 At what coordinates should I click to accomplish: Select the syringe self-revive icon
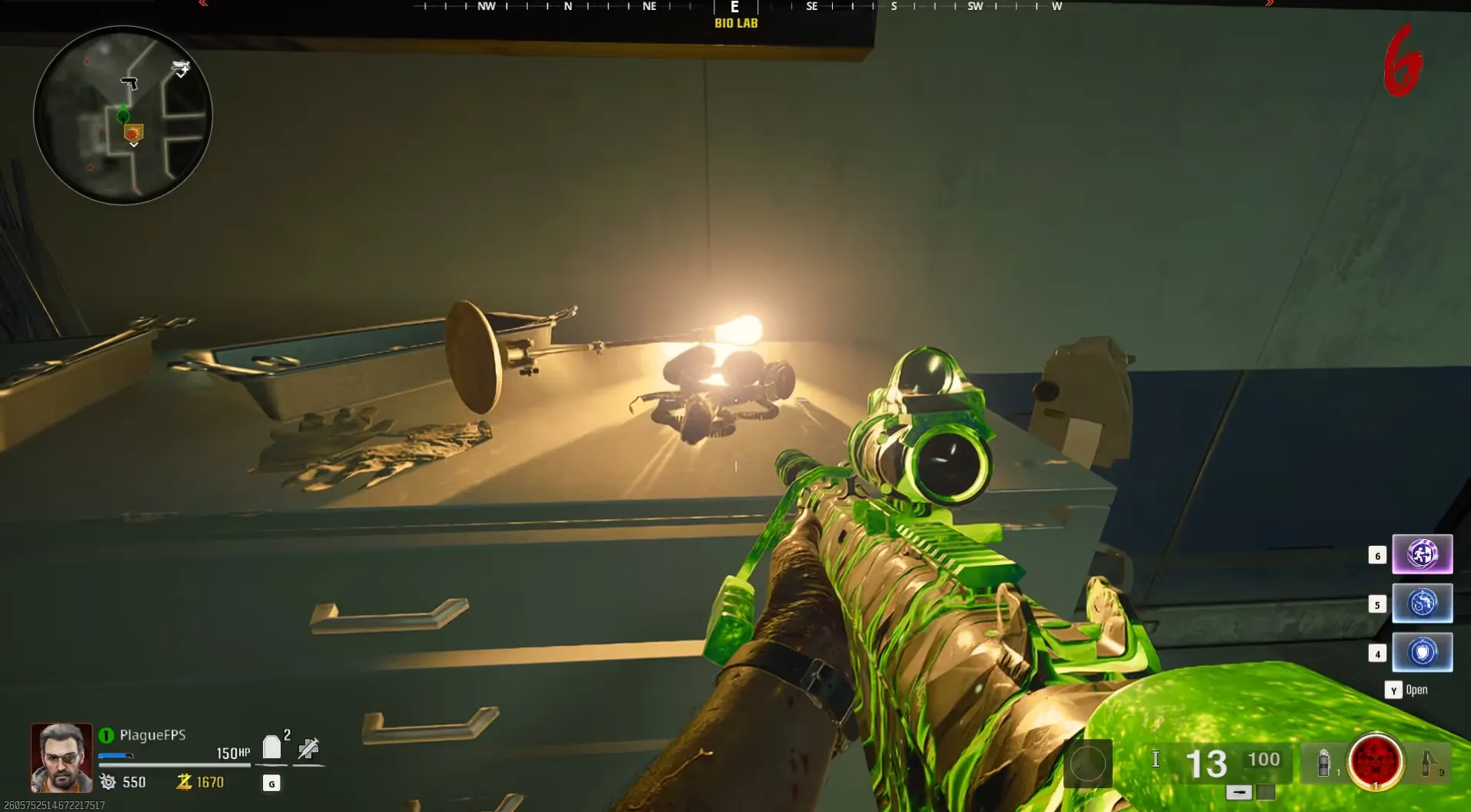point(308,748)
